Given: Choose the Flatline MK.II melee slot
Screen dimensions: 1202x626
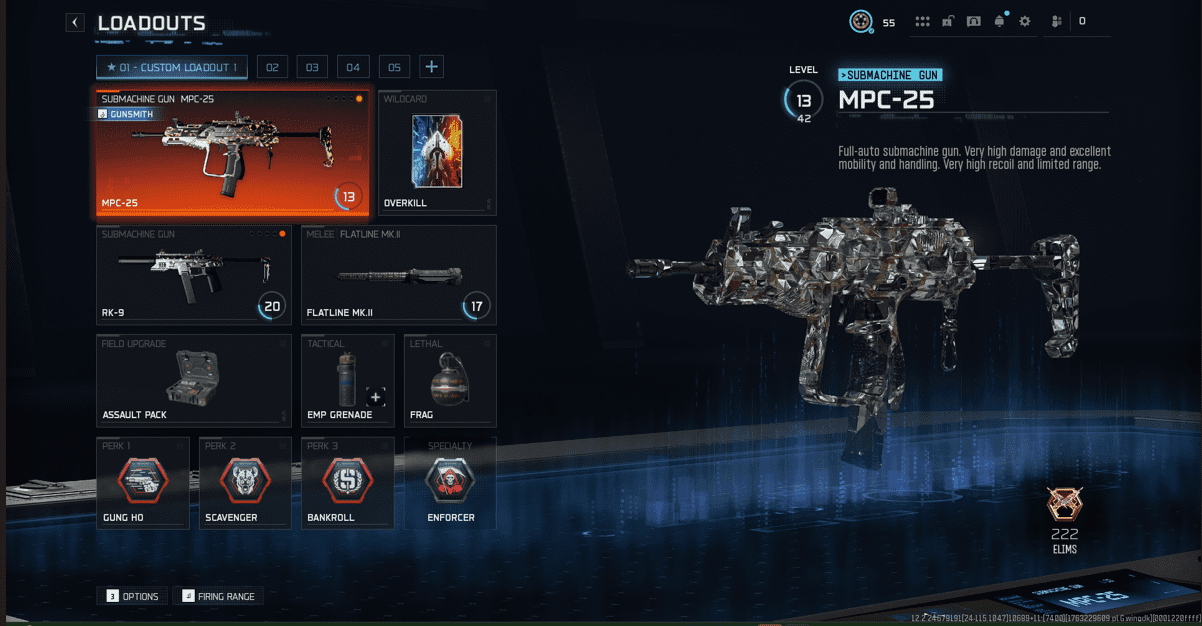Looking at the screenshot, I should (x=398, y=274).
